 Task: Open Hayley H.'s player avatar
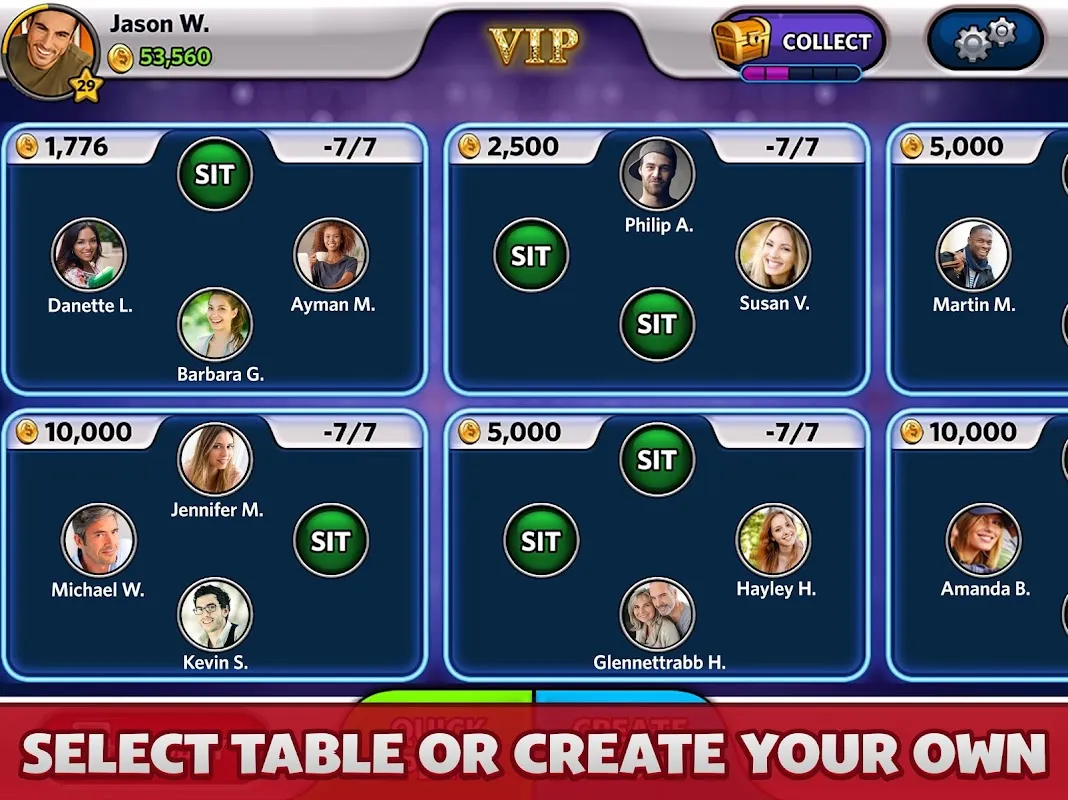[x=773, y=541]
